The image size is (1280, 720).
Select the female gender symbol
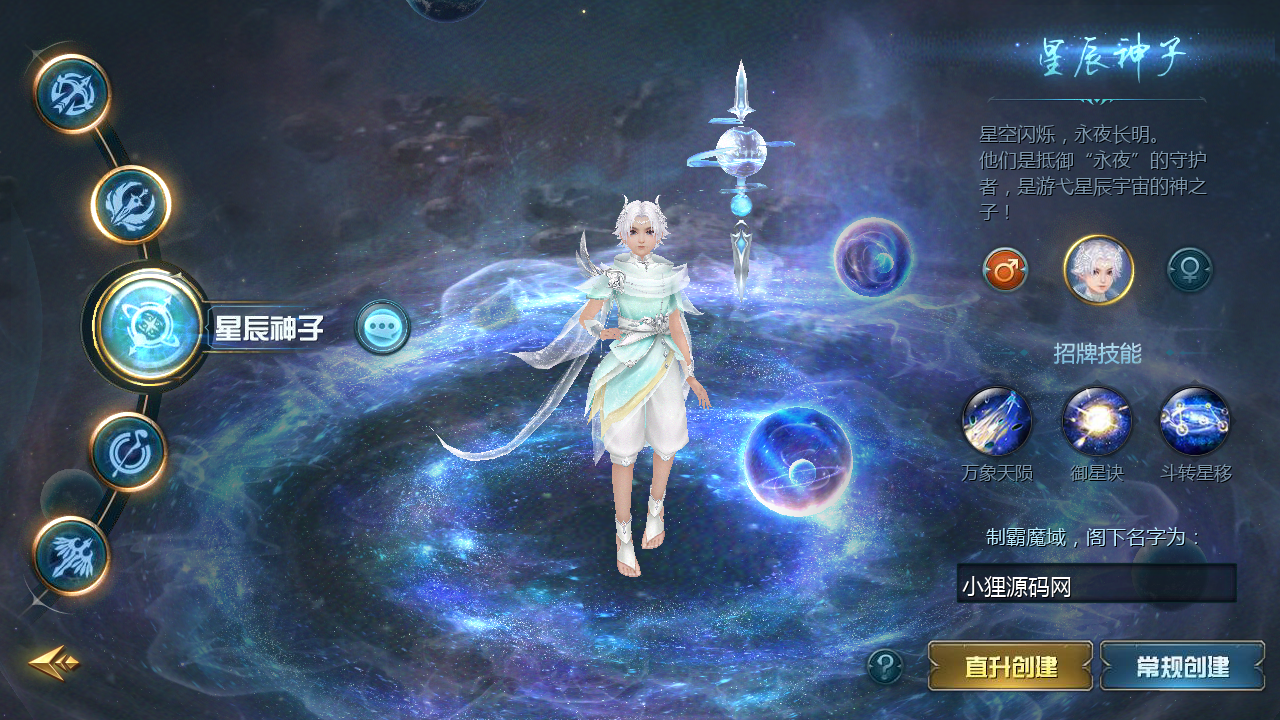pos(1190,270)
